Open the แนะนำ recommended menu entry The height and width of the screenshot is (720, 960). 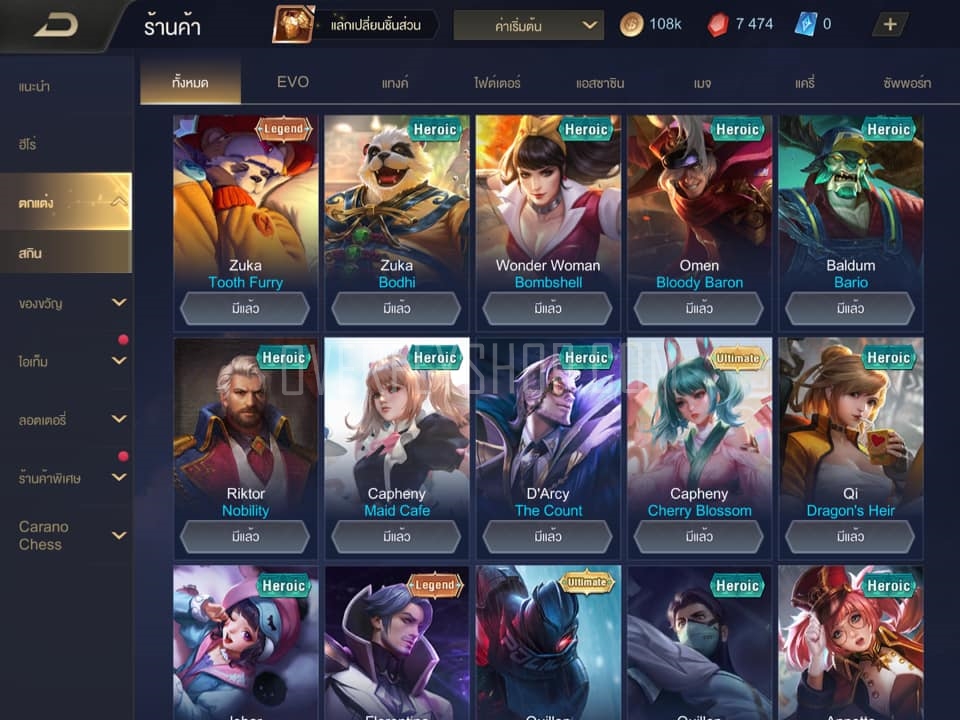pyautogui.click(x=35, y=87)
